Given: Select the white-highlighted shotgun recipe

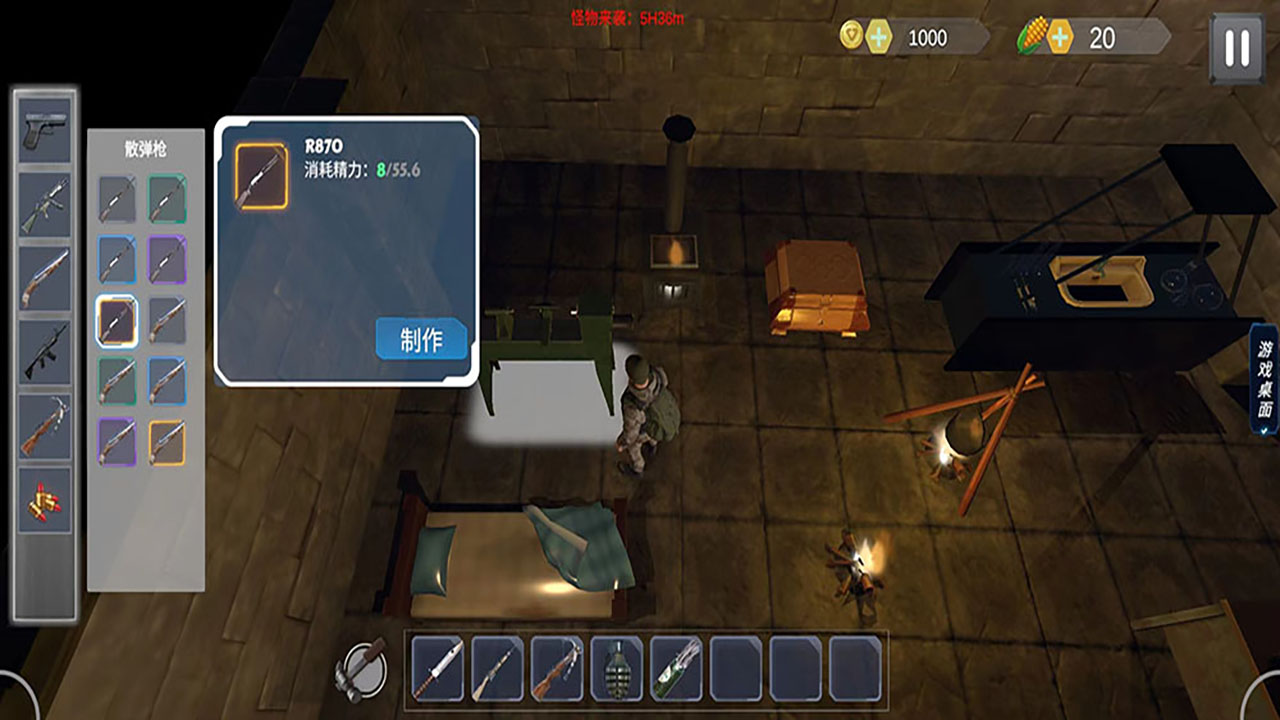Looking at the screenshot, I should 117,321.
